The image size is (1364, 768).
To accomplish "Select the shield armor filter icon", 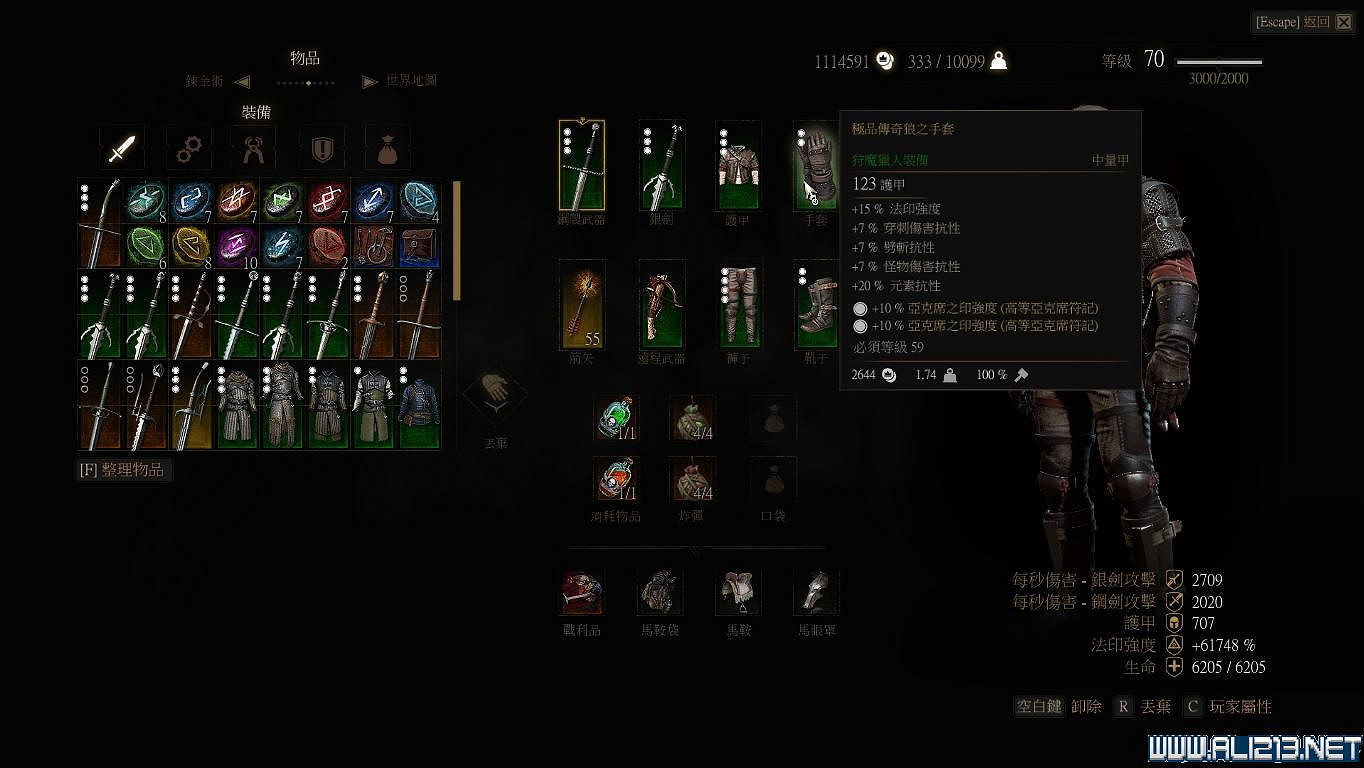I will tap(320, 148).
